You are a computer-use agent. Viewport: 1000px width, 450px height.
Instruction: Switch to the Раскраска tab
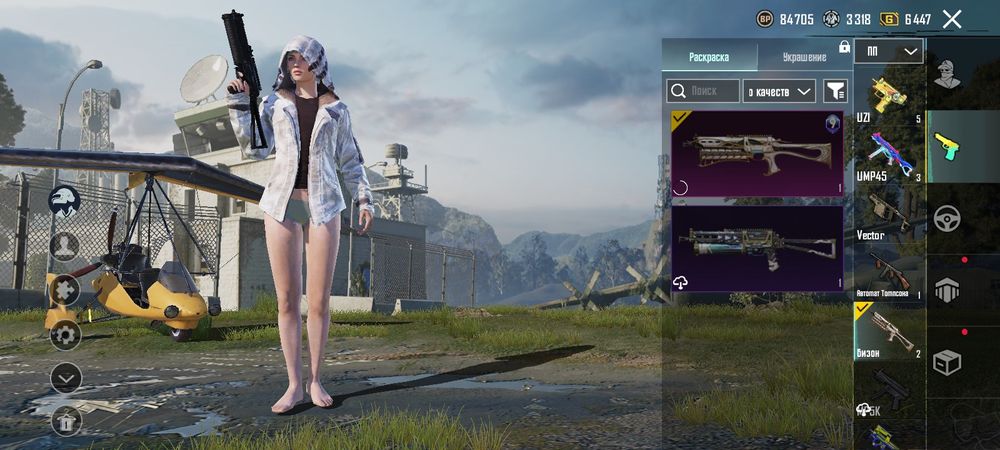(x=709, y=57)
